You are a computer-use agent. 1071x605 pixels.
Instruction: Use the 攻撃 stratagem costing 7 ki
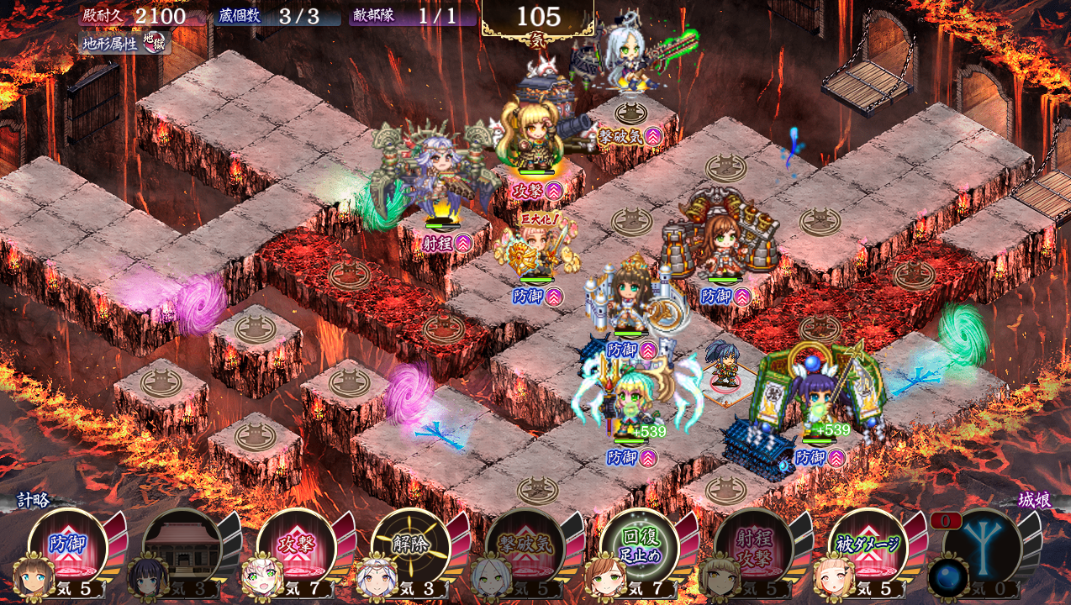coord(295,546)
